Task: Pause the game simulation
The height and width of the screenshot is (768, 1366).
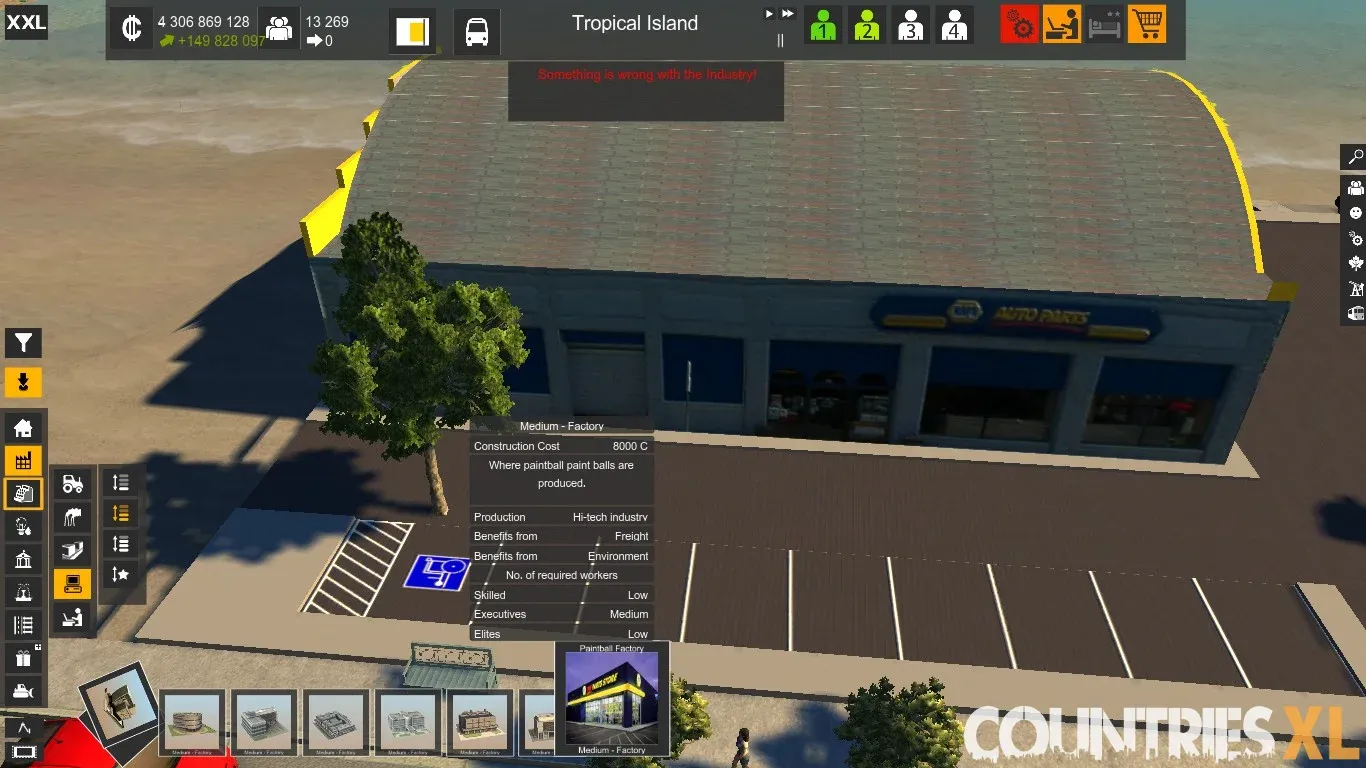Action: click(x=781, y=40)
